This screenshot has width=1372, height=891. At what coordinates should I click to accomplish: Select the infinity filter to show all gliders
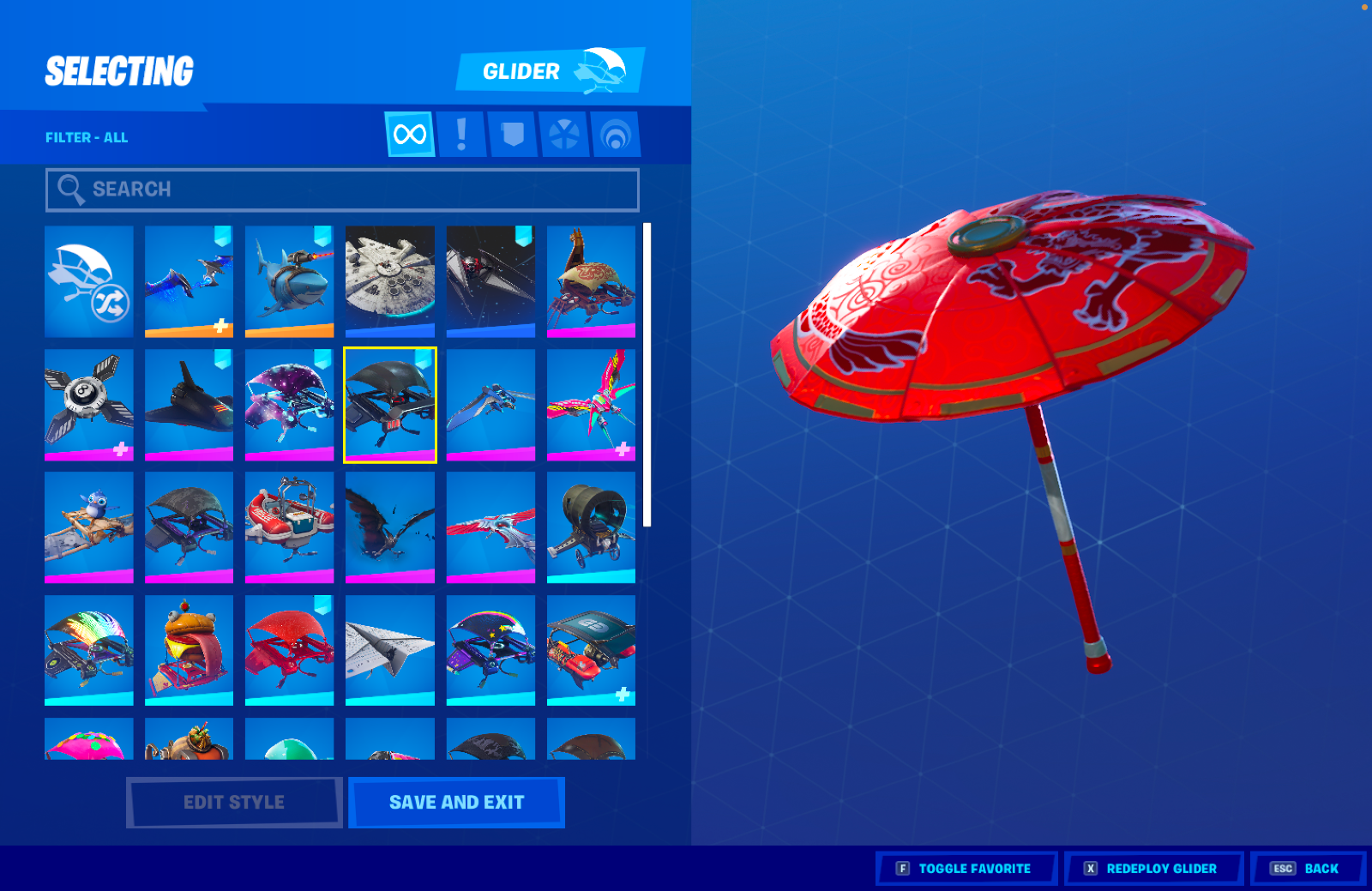tap(409, 135)
